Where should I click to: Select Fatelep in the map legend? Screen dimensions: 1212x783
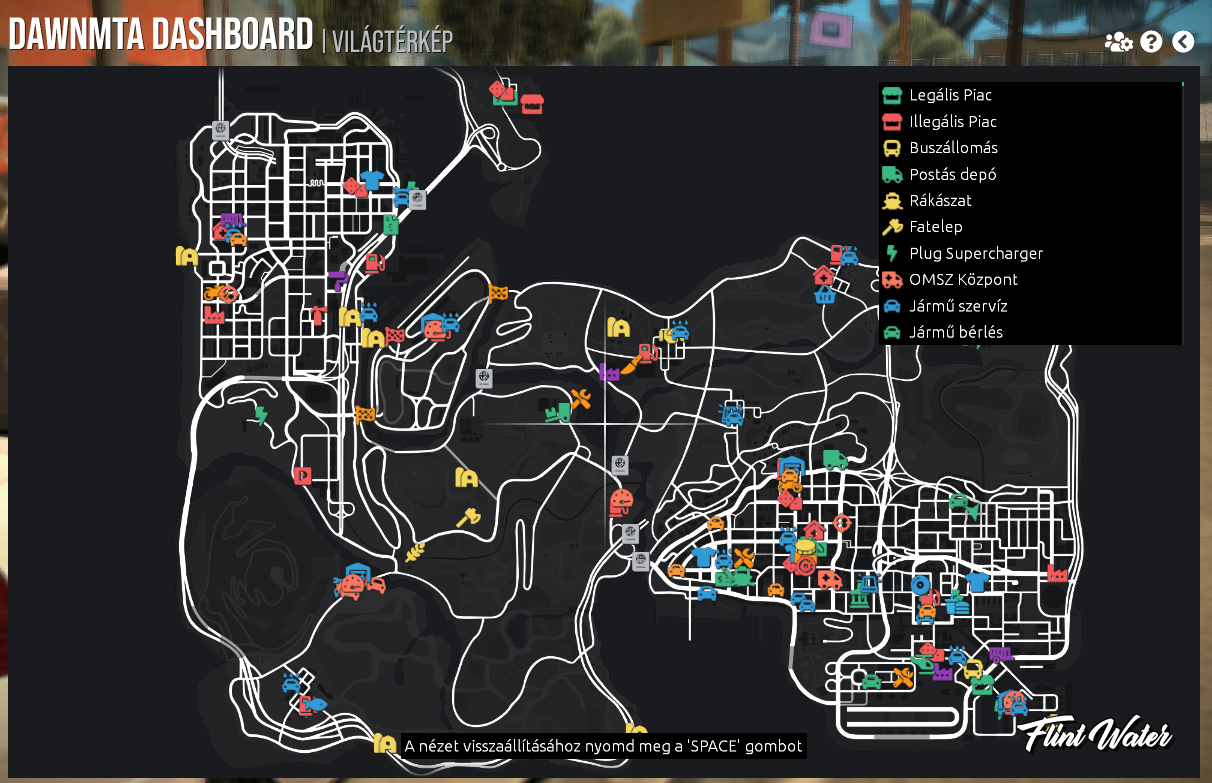tap(935, 227)
